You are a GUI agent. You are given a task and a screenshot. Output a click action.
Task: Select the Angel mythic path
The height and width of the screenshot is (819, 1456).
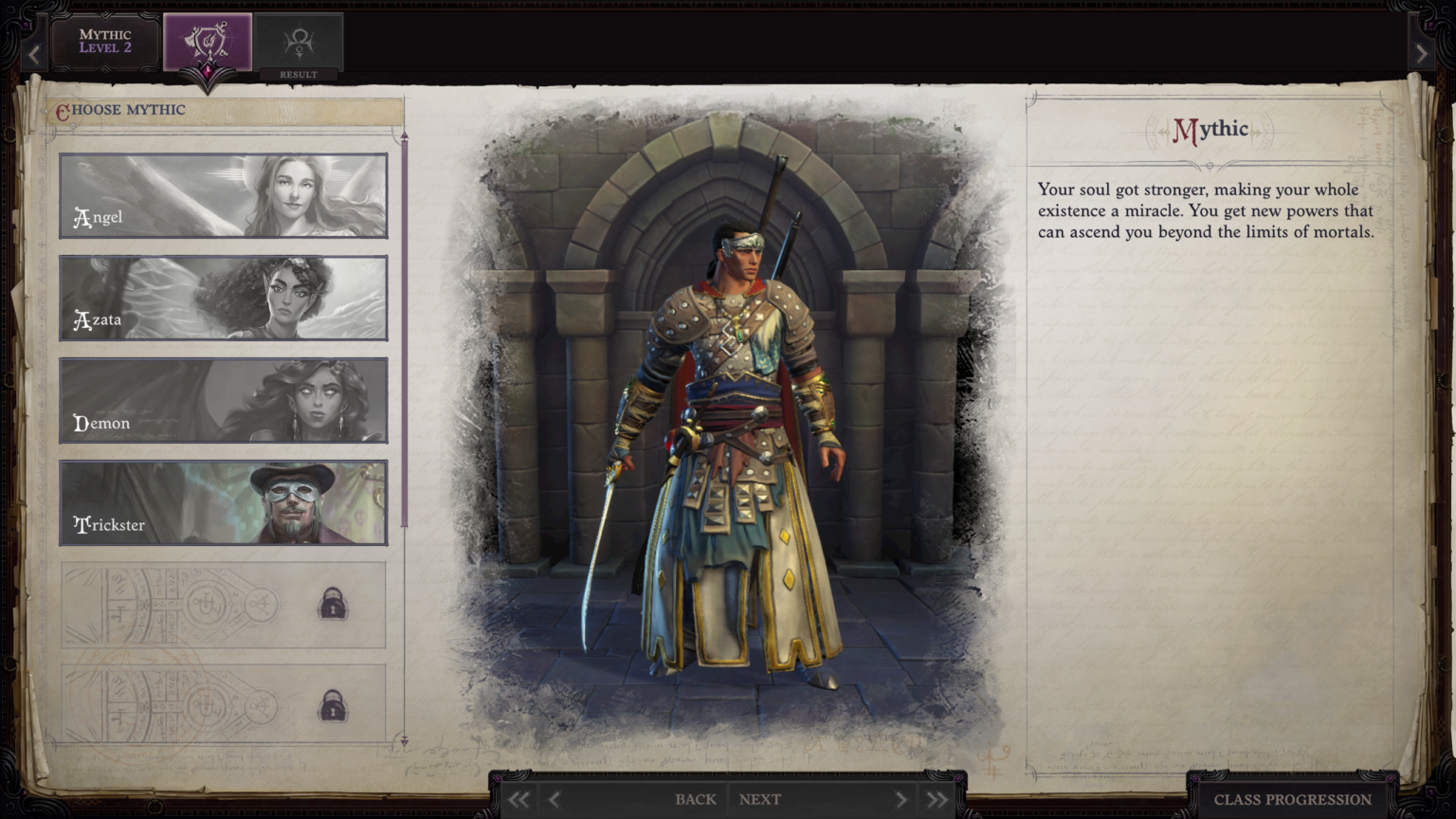(x=223, y=195)
